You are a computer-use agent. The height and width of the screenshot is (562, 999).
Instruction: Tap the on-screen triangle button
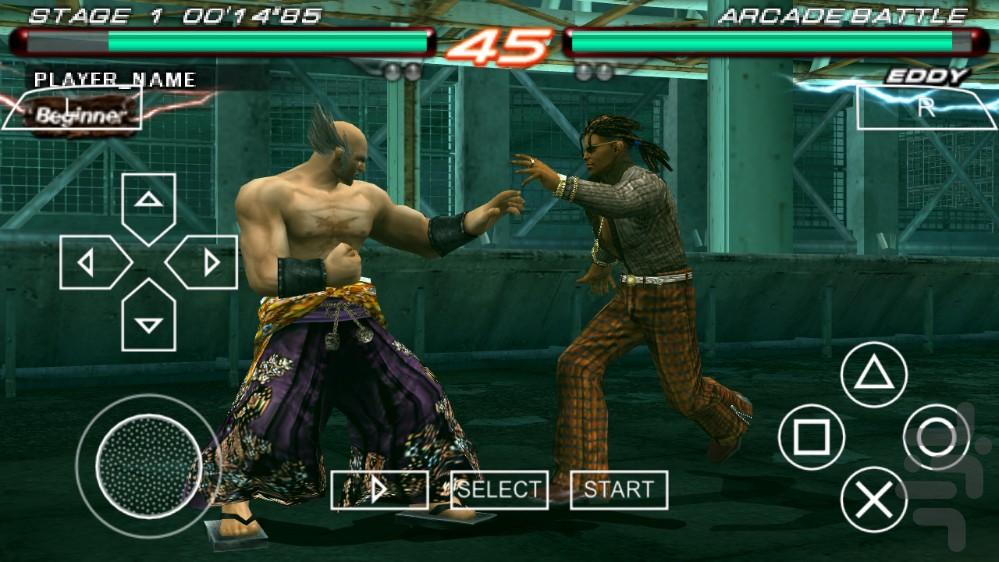[x=874, y=375]
